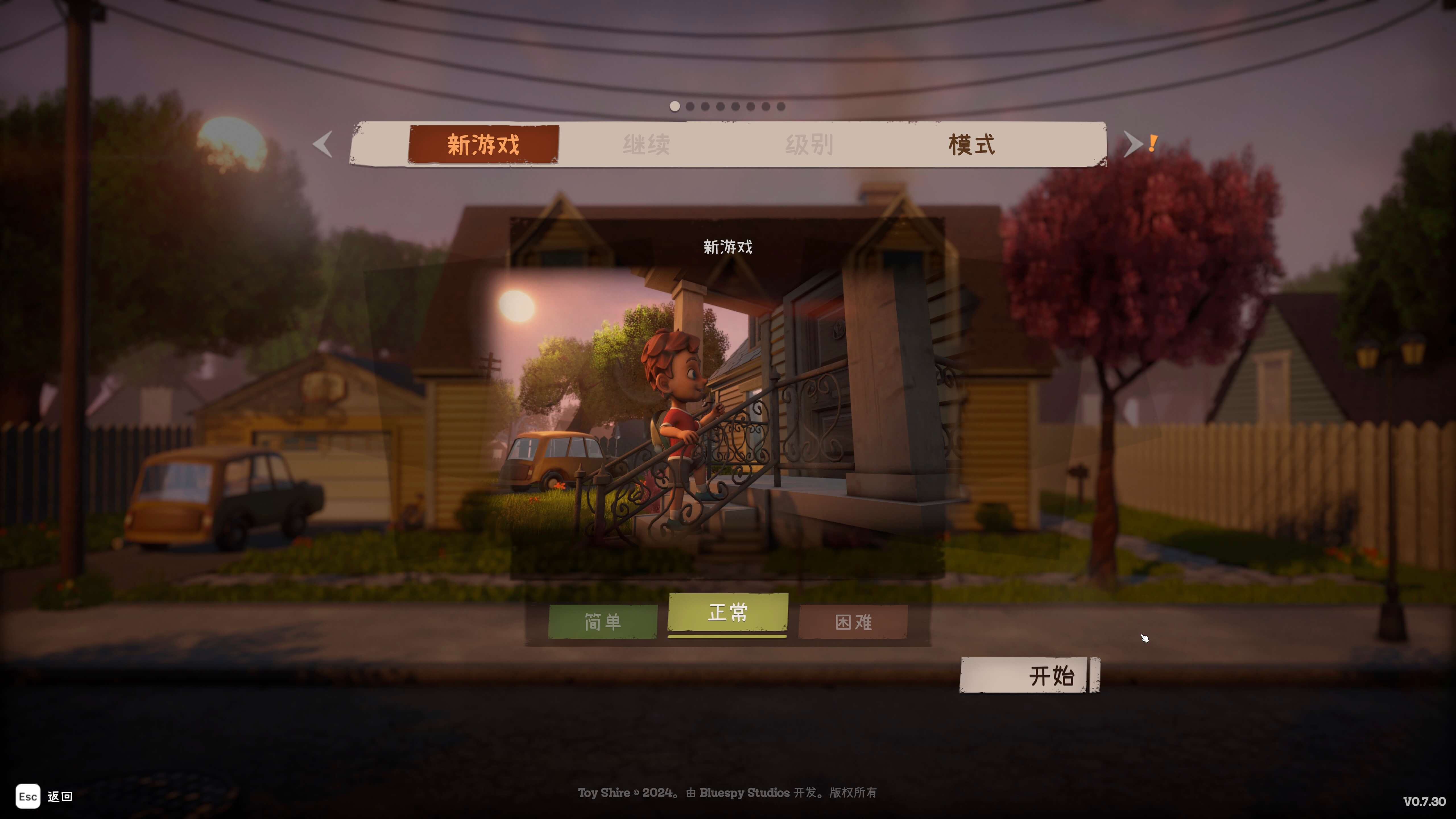Click the orange exclamation alert icon
Viewport: 1456px width, 819px height.
1153,143
